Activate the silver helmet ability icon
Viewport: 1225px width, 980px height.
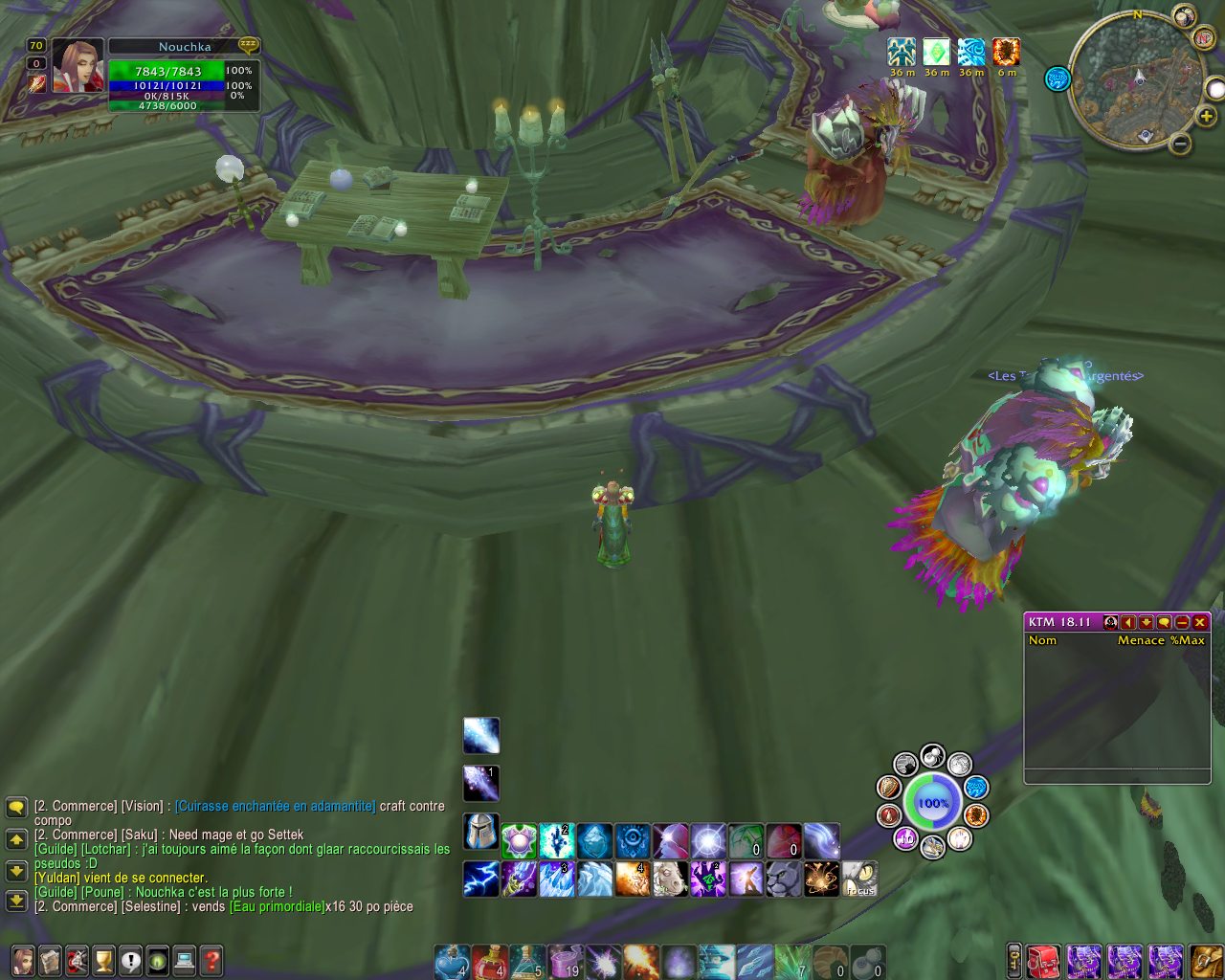point(480,832)
